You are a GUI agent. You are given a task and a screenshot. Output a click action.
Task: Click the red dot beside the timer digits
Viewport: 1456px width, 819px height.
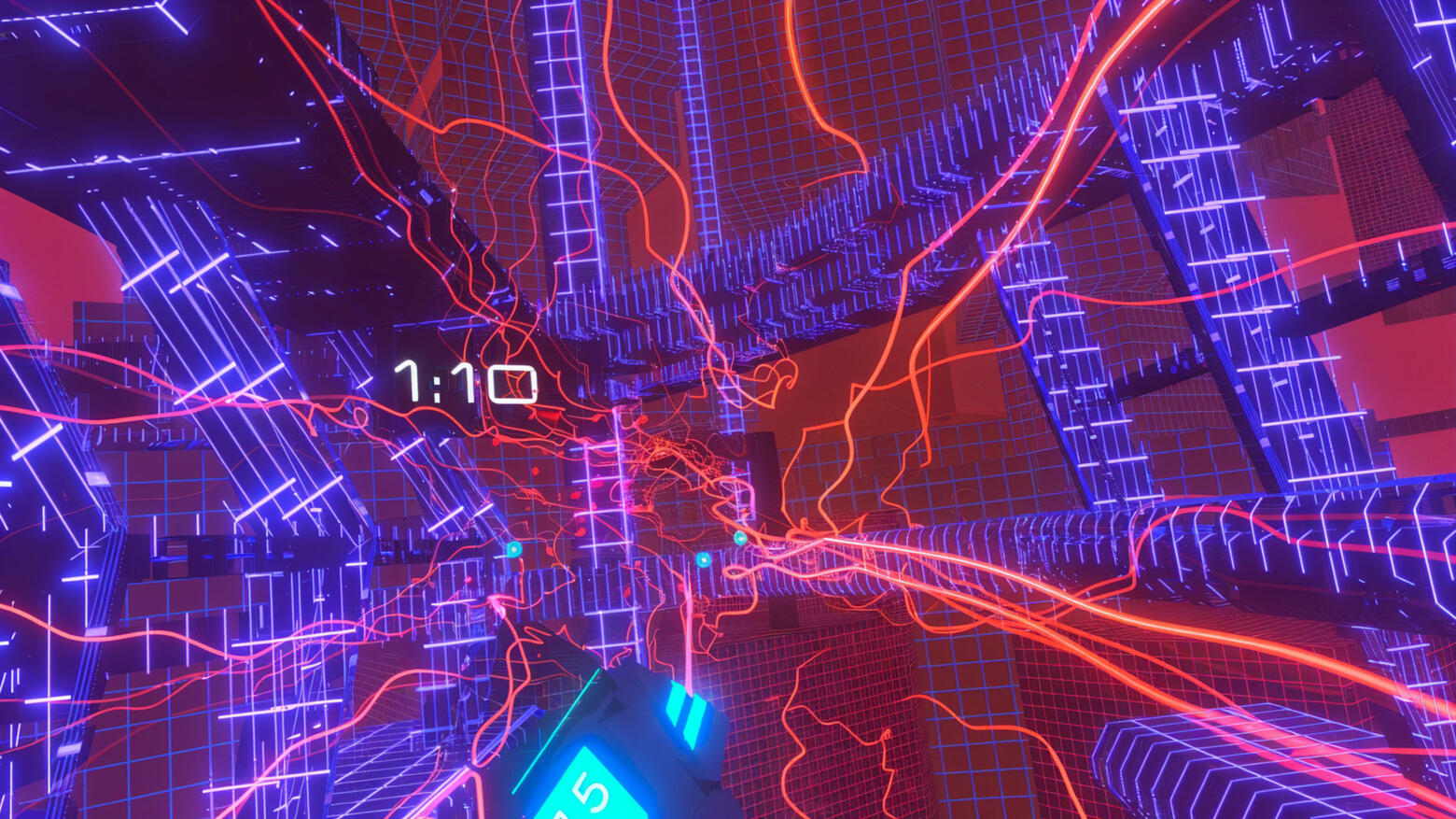[534, 391]
